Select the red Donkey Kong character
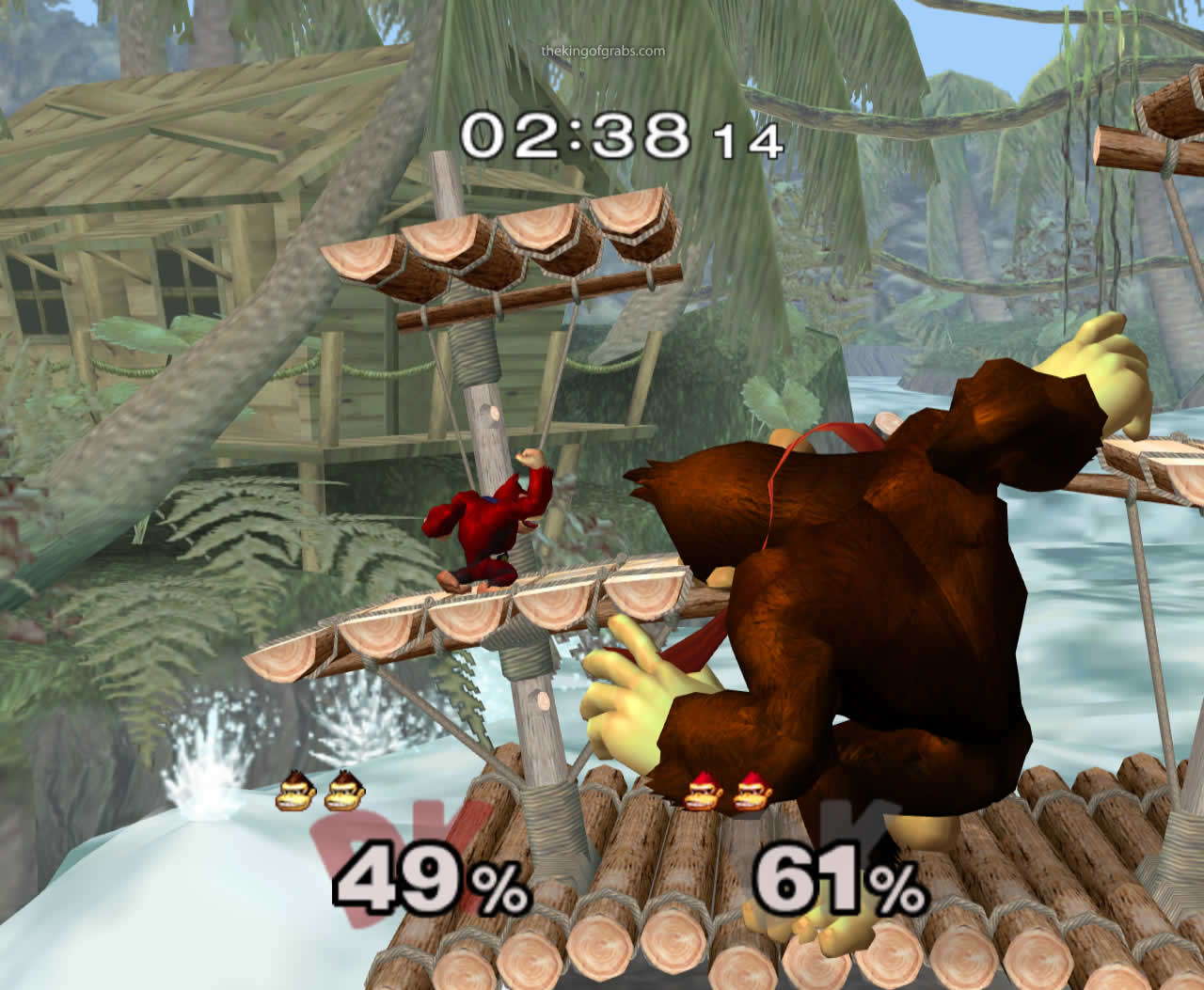Screen dimensions: 1204x990 click(484, 526)
